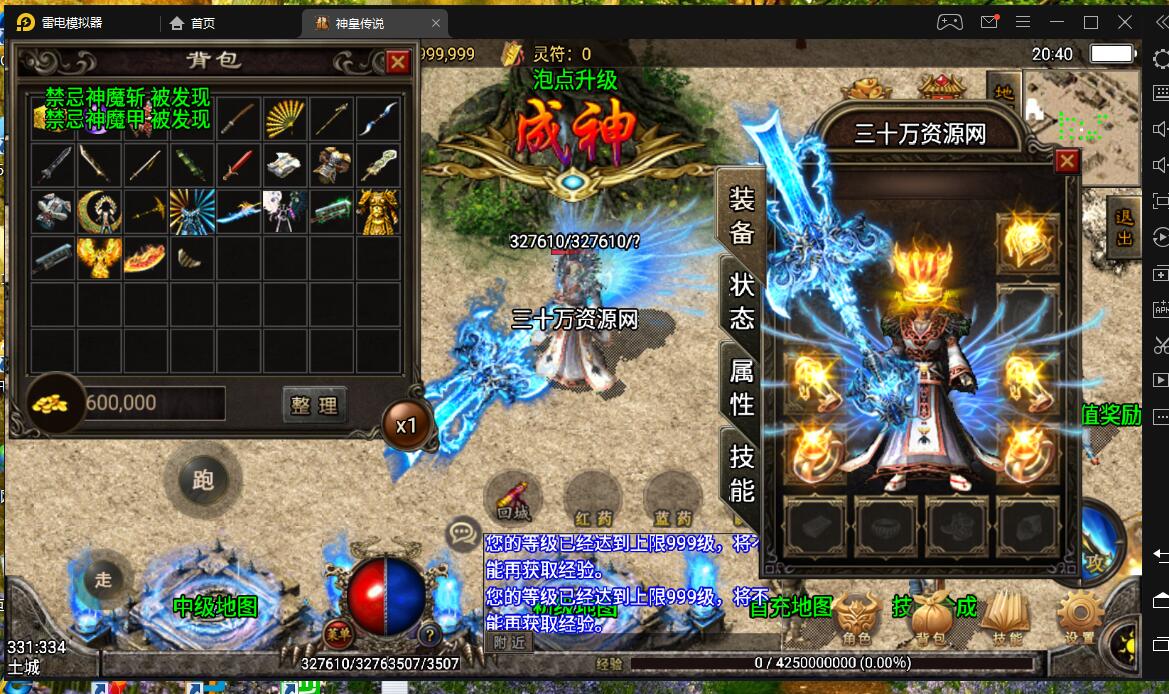
Task: Select the flaming phoenix wings item
Action: [99, 258]
